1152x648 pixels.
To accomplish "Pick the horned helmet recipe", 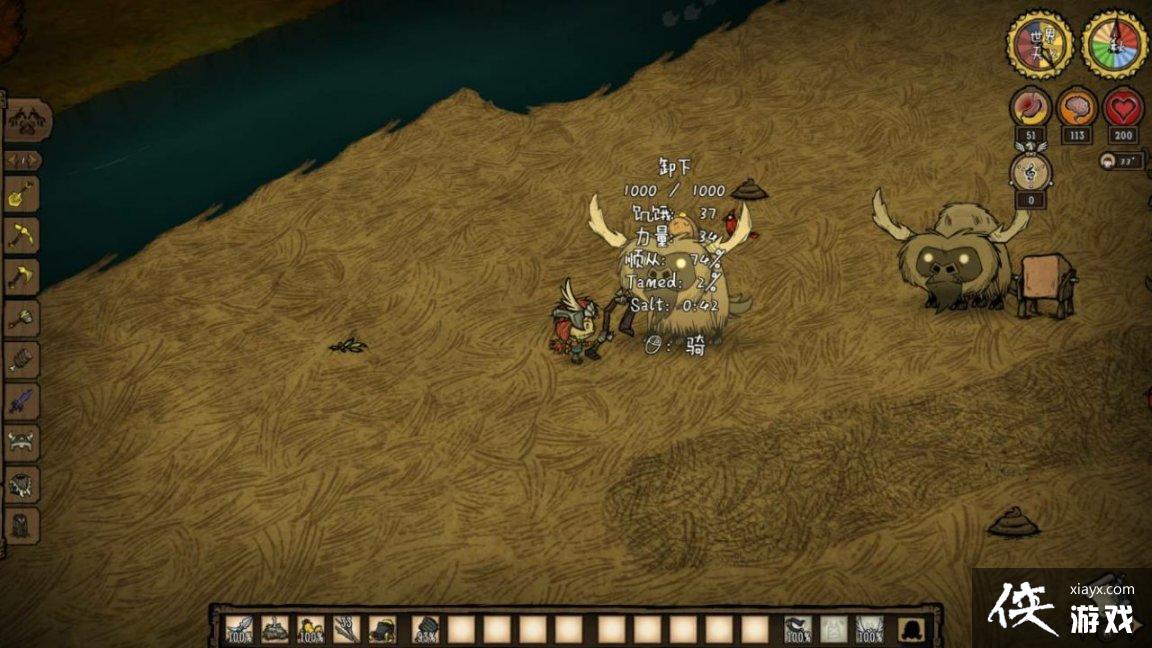I will (x=22, y=442).
